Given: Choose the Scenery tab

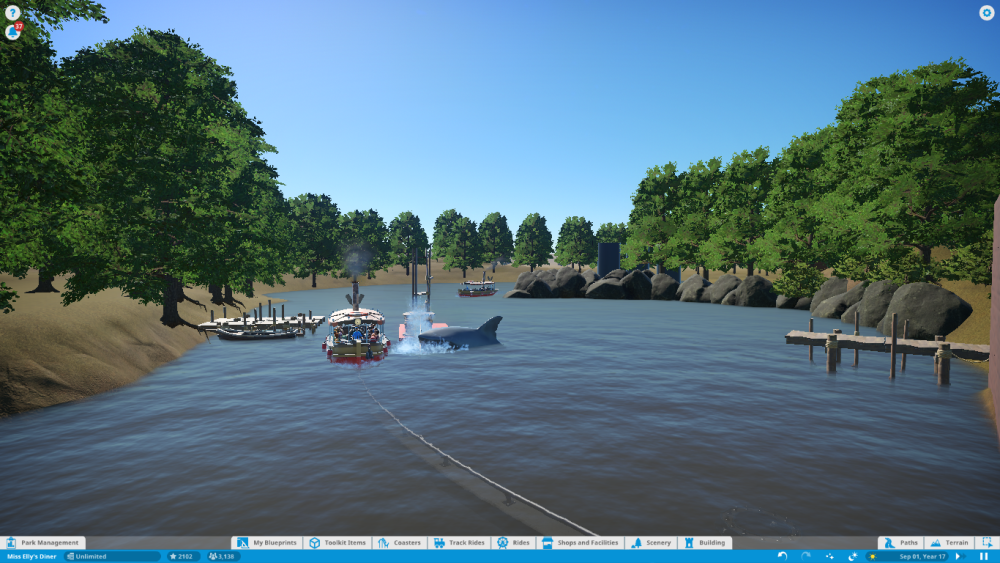Looking at the screenshot, I should point(651,543).
